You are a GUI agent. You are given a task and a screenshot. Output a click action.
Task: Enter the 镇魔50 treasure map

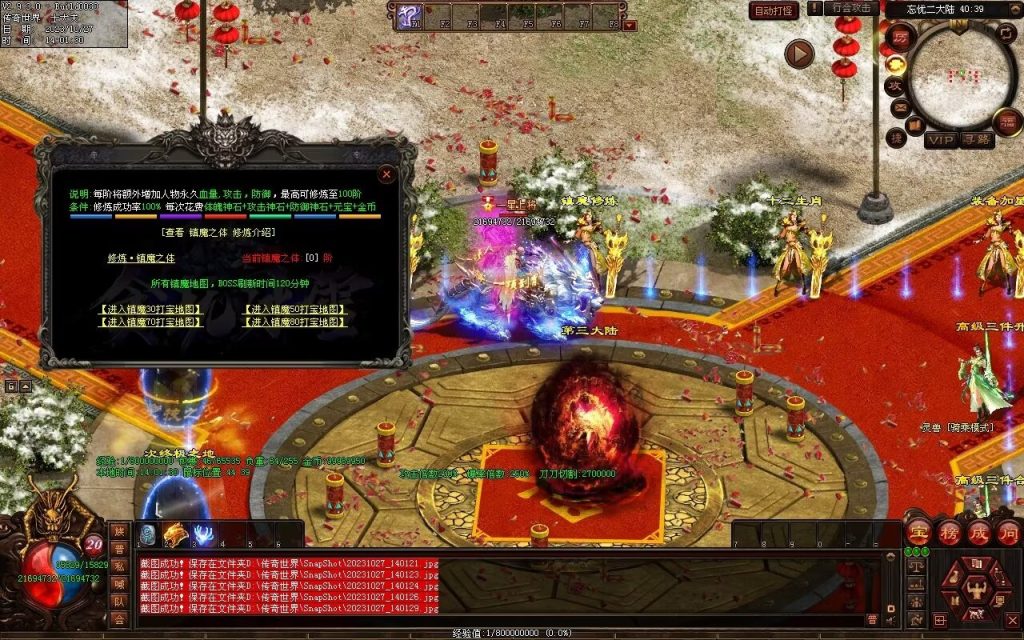(x=296, y=309)
